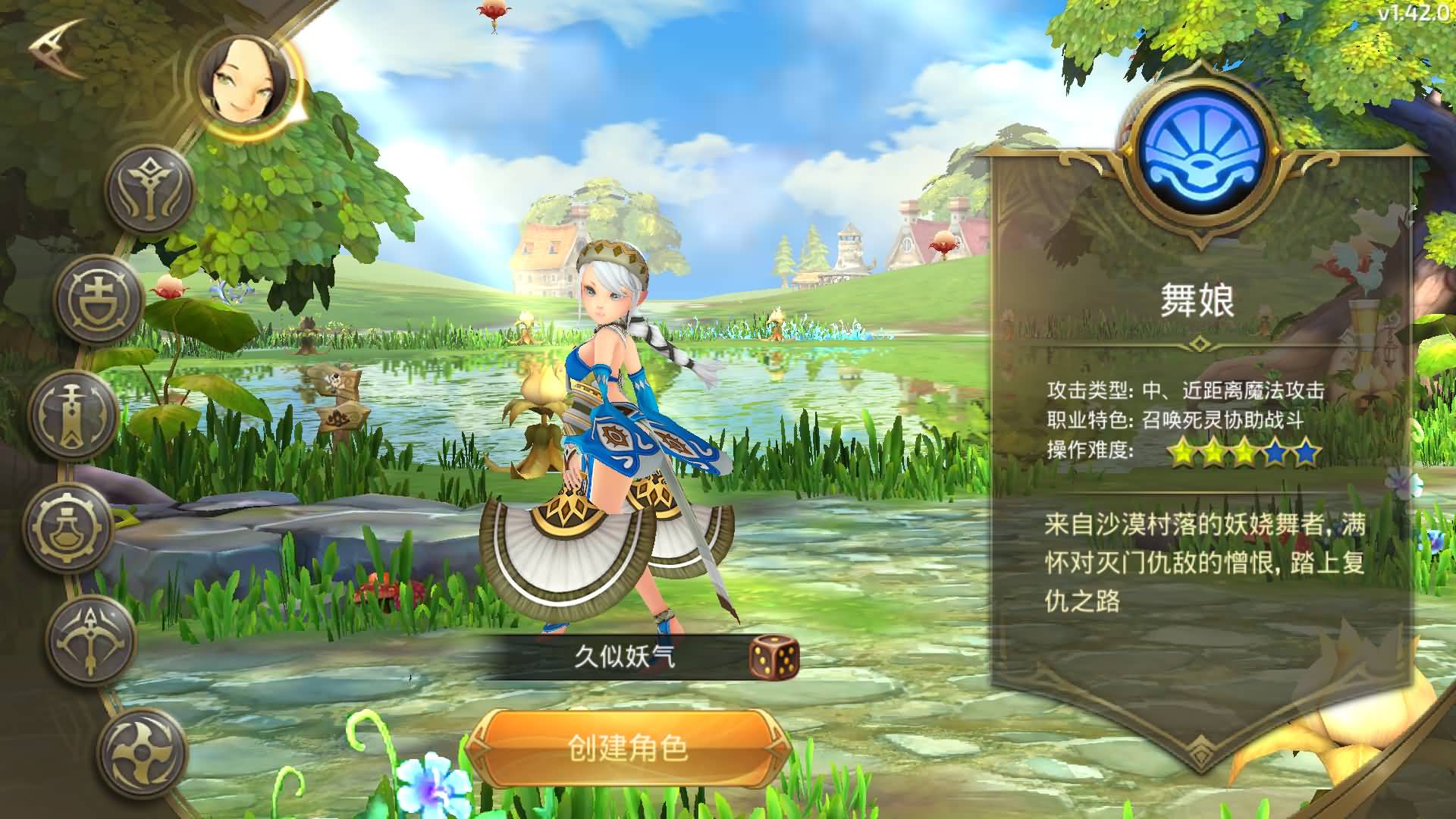Pick the tower staff class icon
Image resolution: width=1456 pixels, height=819 pixels.
point(74,414)
